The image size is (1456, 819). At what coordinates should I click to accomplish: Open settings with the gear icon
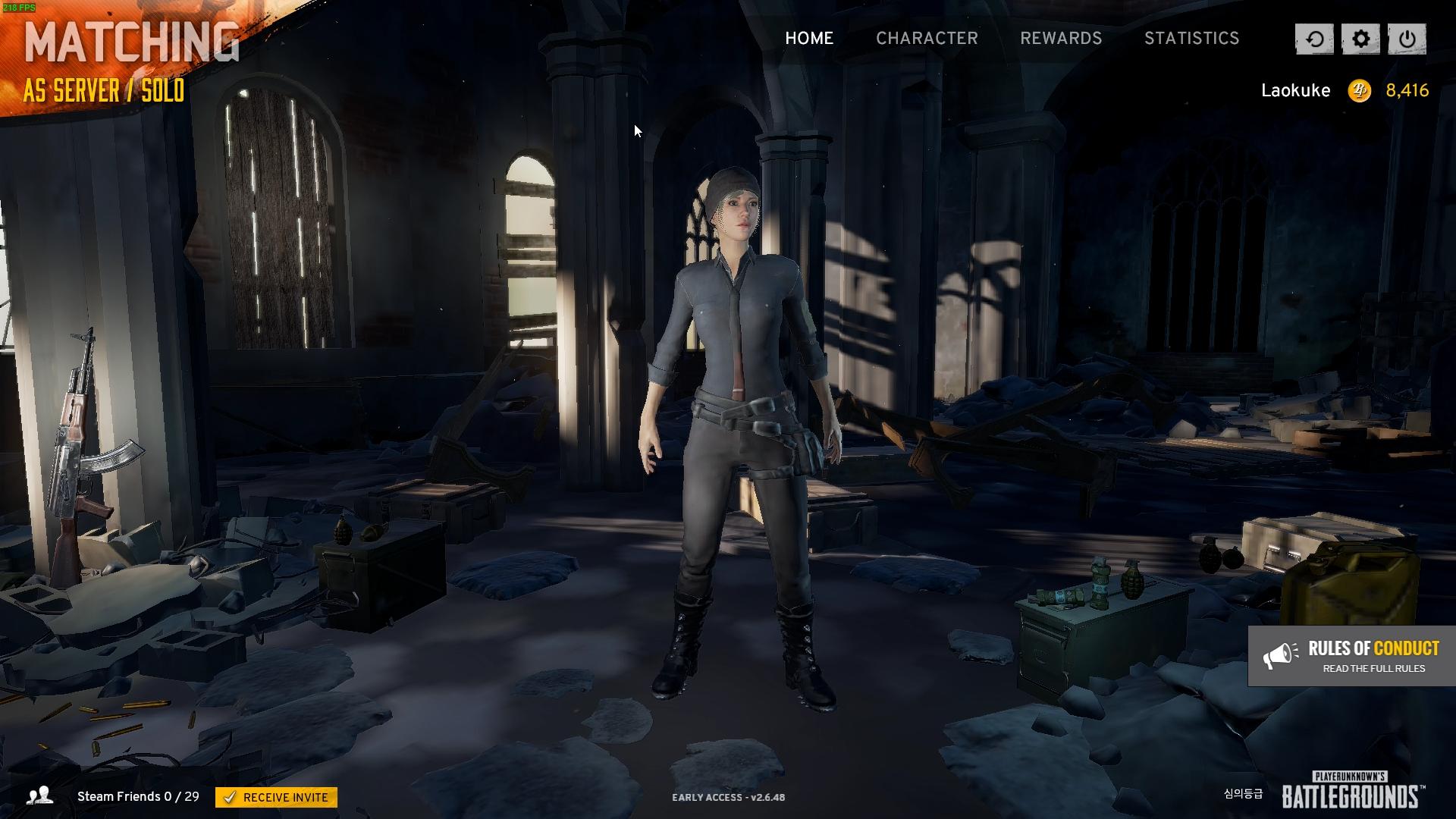(x=1360, y=39)
